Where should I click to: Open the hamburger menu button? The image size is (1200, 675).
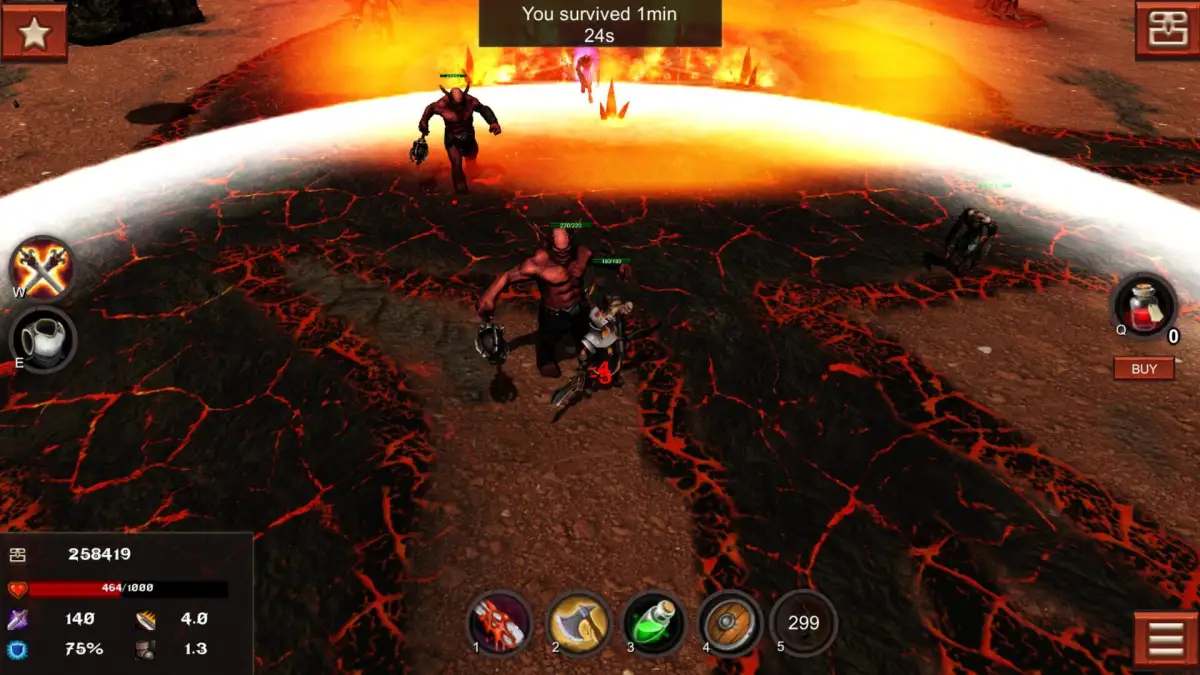[x=1166, y=640]
